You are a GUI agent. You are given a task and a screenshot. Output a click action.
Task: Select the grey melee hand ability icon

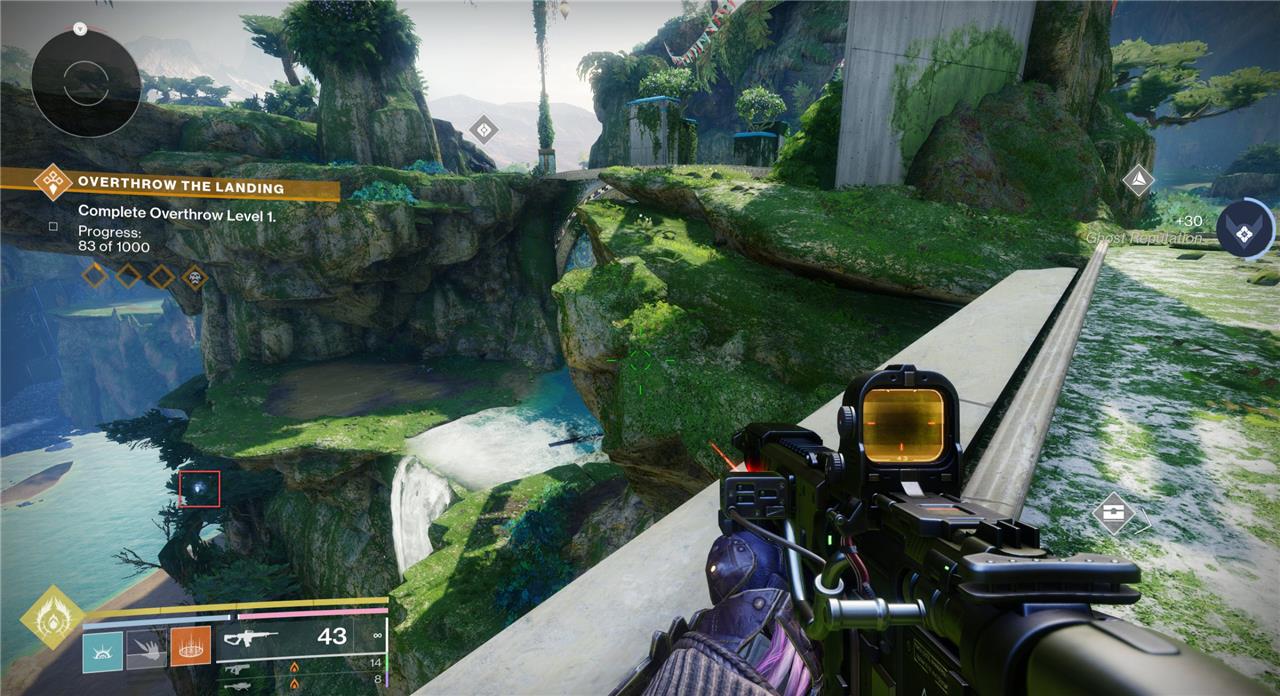(x=146, y=647)
